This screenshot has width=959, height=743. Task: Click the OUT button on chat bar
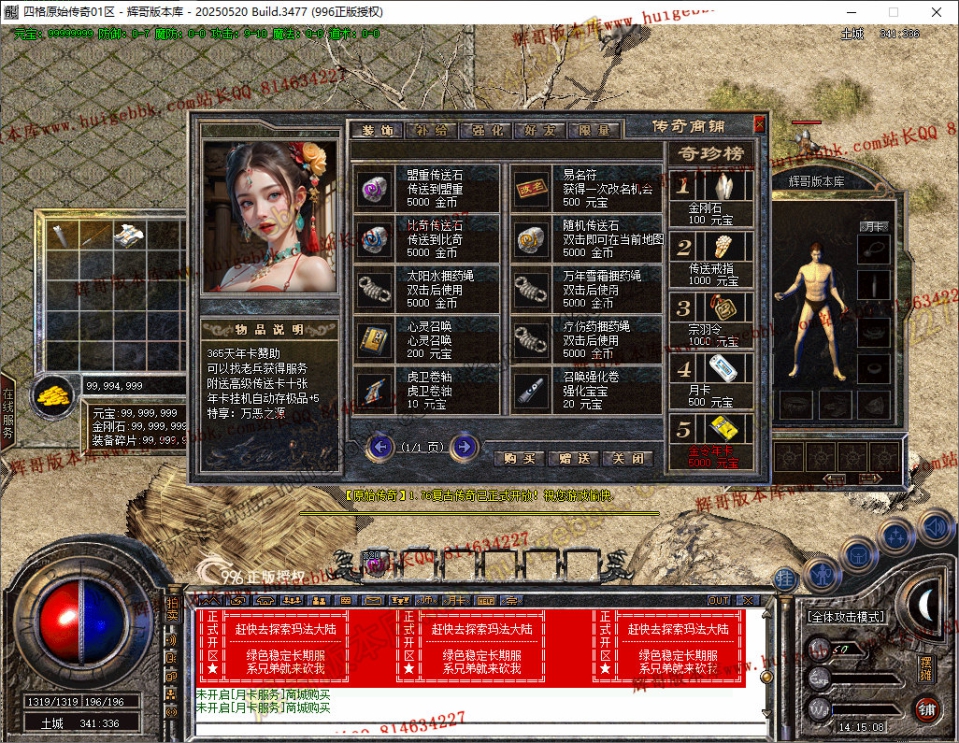(x=718, y=600)
